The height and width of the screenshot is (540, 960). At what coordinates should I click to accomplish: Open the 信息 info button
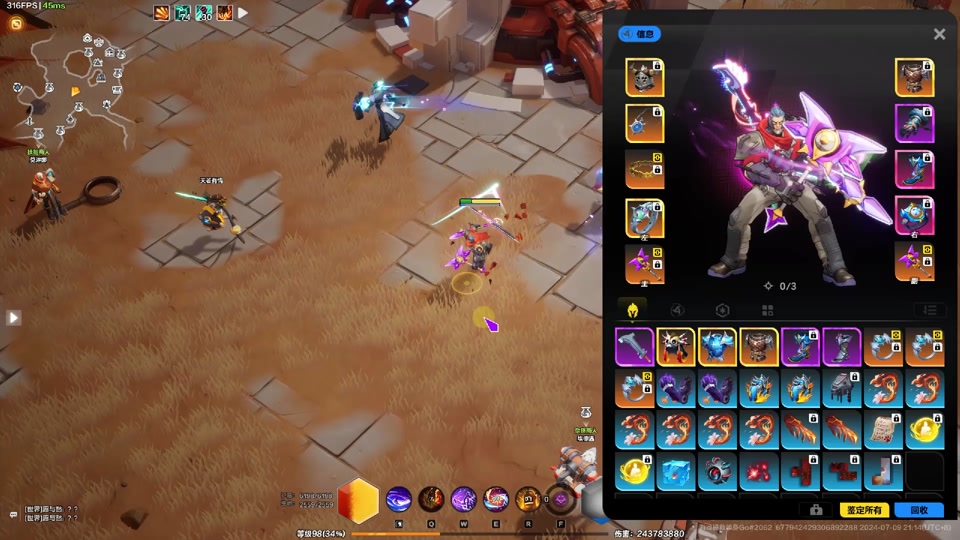(x=639, y=34)
